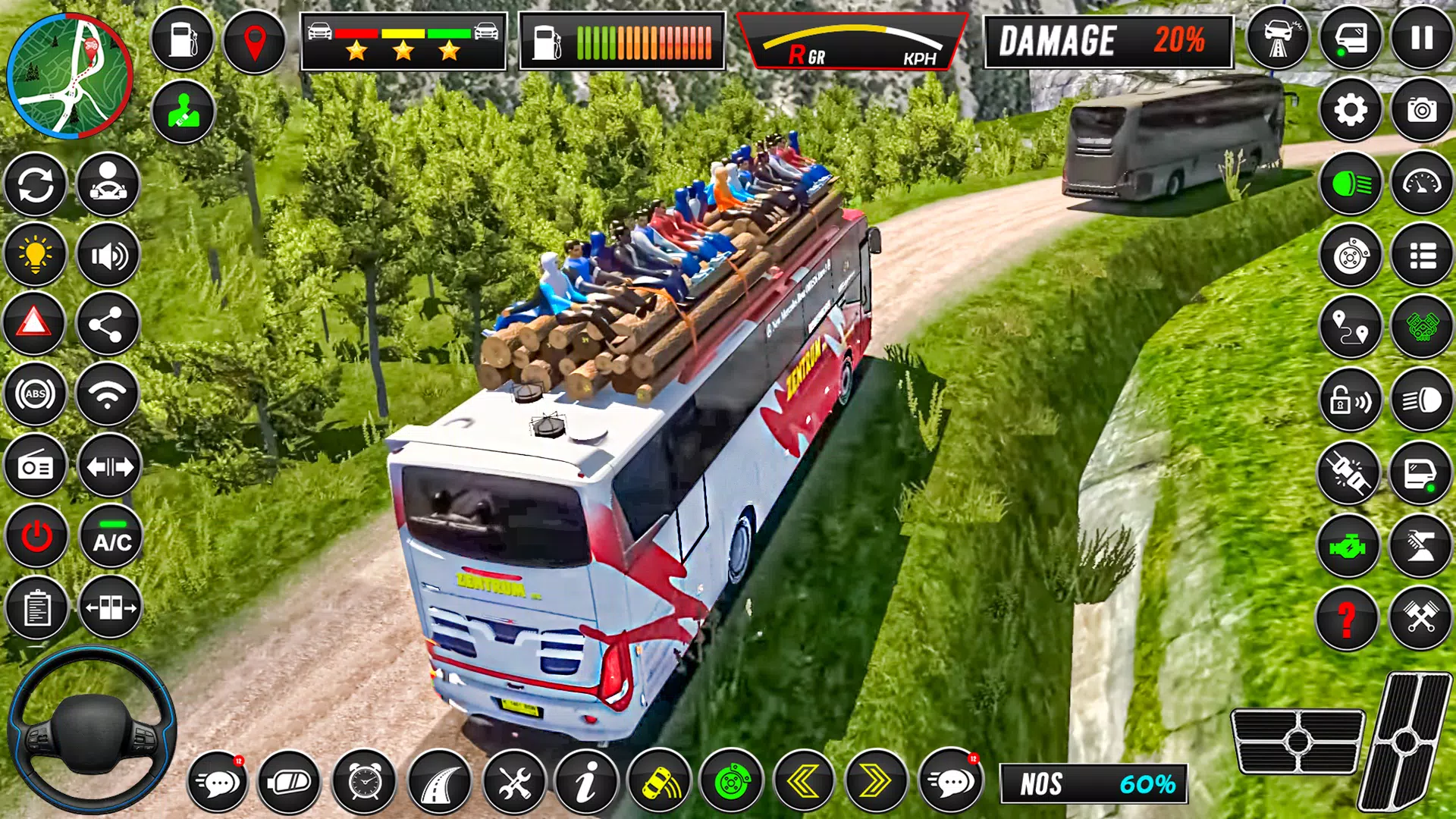This screenshot has width=1456, height=819.
Task: Sound the horn speaker button
Action: (108, 256)
